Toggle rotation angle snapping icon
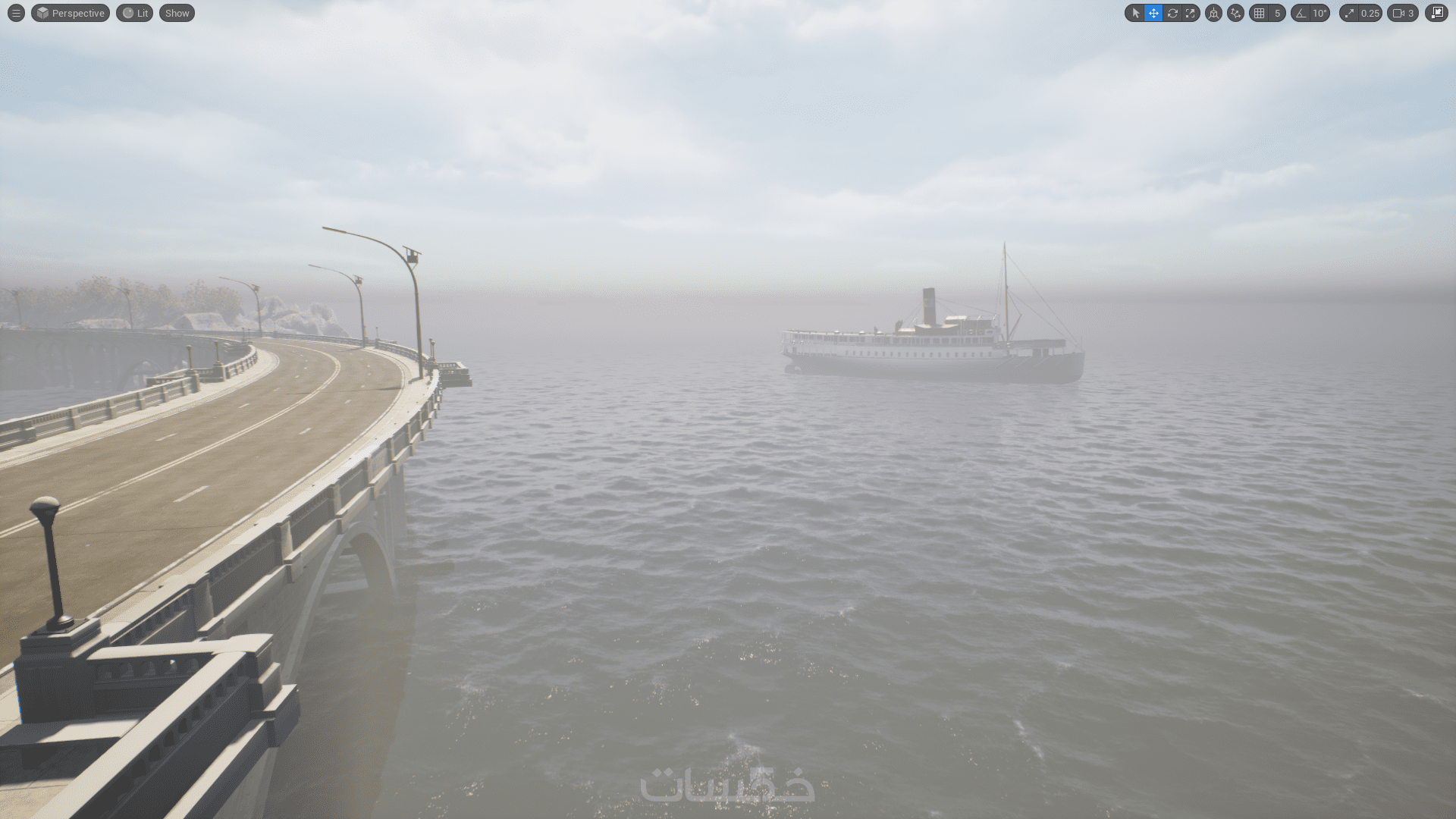The height and width of the screenshot is (819, 1456). tap(1301, 13)
